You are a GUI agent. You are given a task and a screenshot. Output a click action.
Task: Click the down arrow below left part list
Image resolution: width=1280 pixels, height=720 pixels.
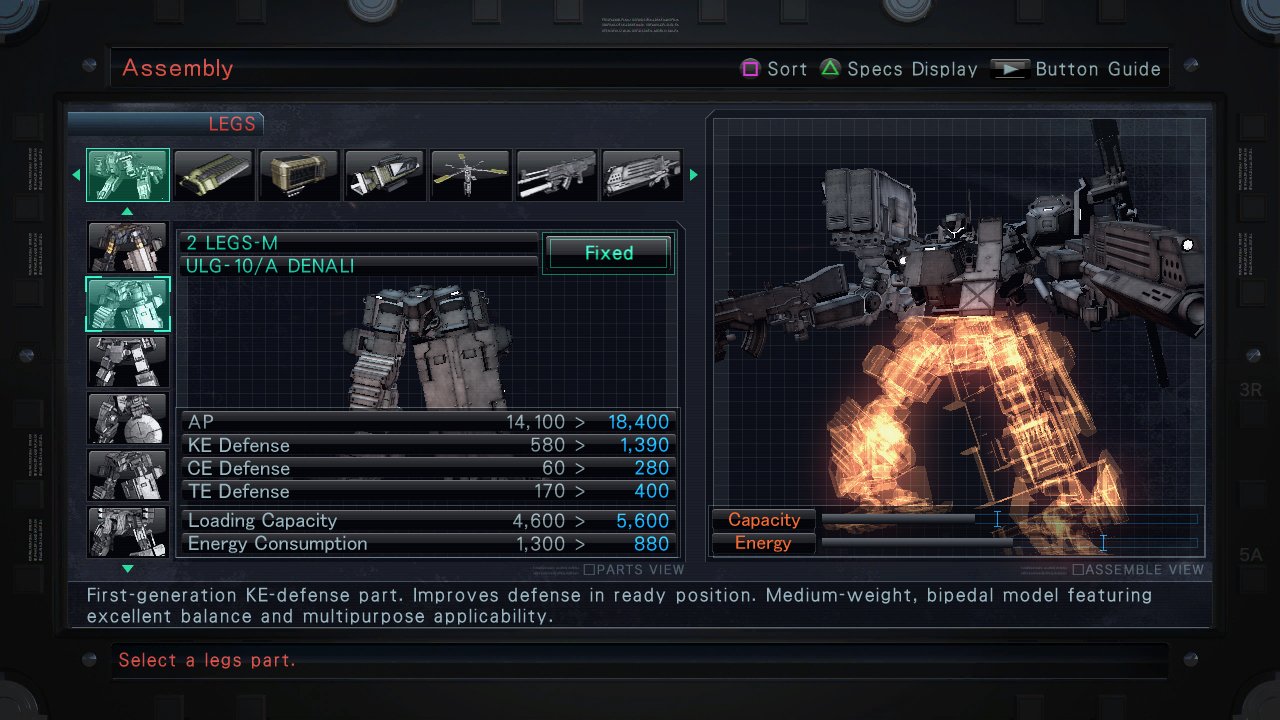[x=127, y=567]
